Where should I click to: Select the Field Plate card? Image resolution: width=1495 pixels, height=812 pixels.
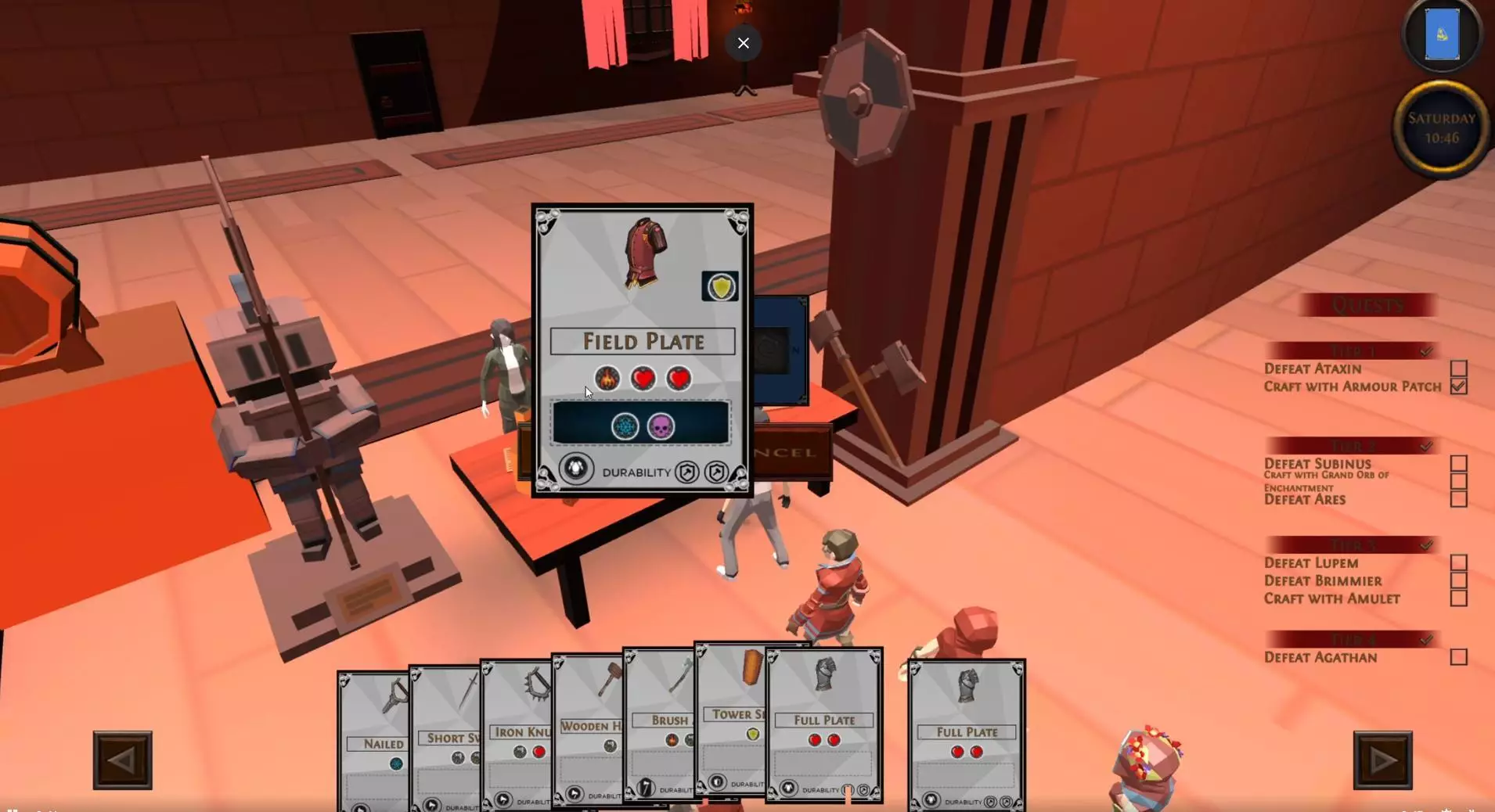pyautogui.click(x=642, y=342)
